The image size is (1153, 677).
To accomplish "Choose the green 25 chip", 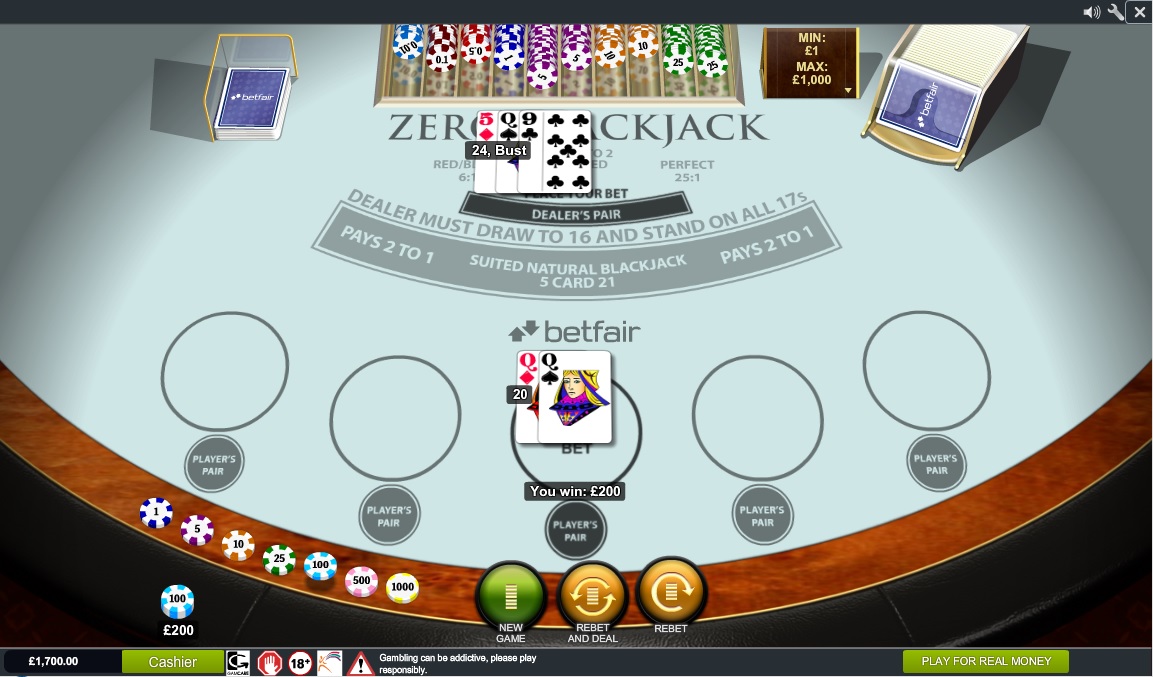I will coord(279,559).
